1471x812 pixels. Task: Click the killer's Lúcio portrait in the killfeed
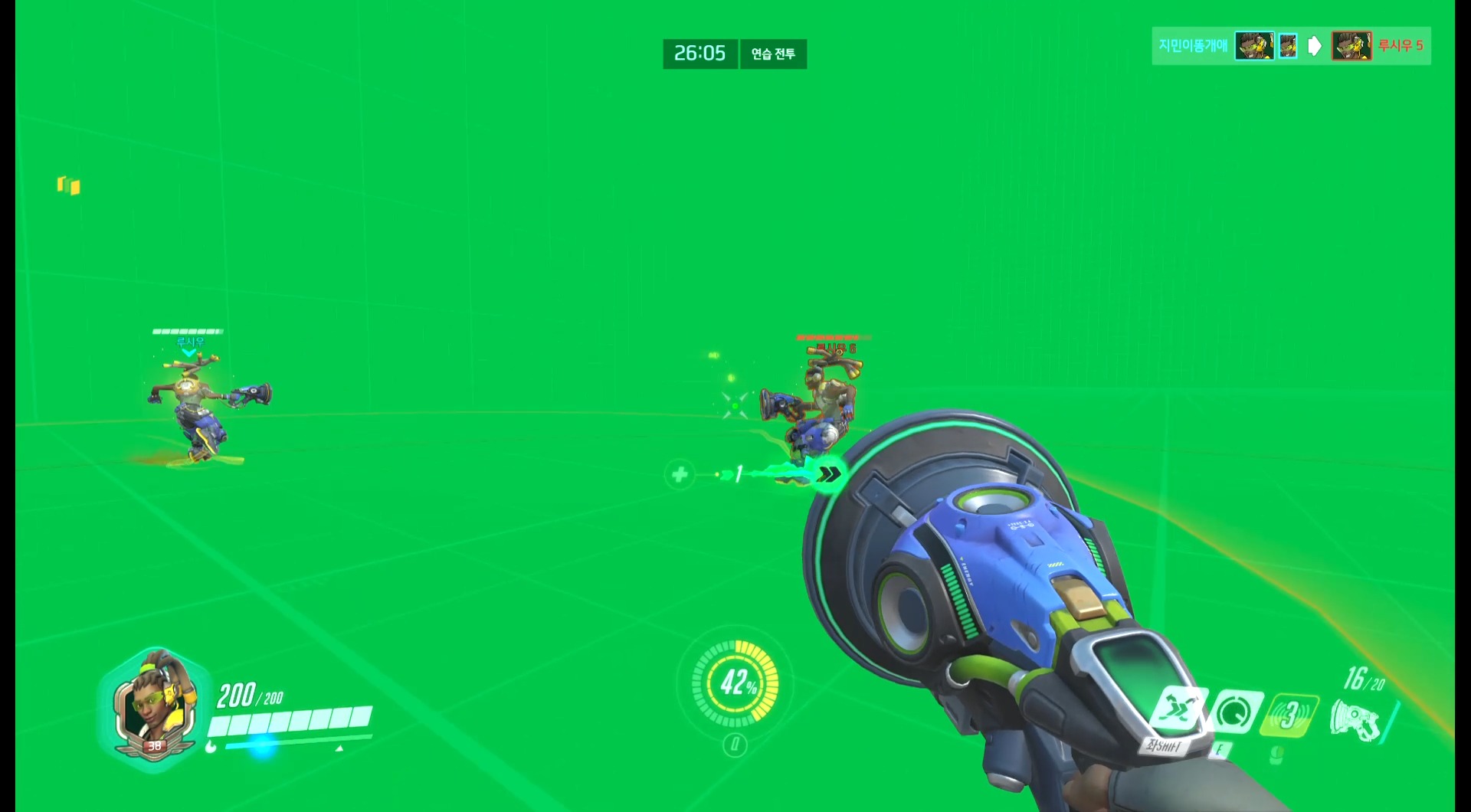click(x=1254, y=46)
